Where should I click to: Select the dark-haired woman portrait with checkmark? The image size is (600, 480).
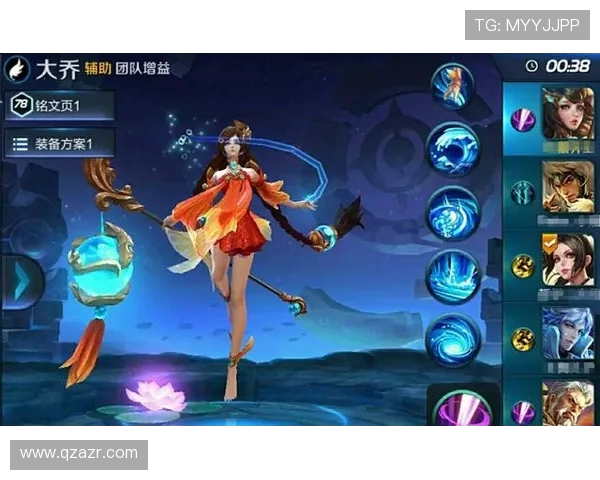567,260
